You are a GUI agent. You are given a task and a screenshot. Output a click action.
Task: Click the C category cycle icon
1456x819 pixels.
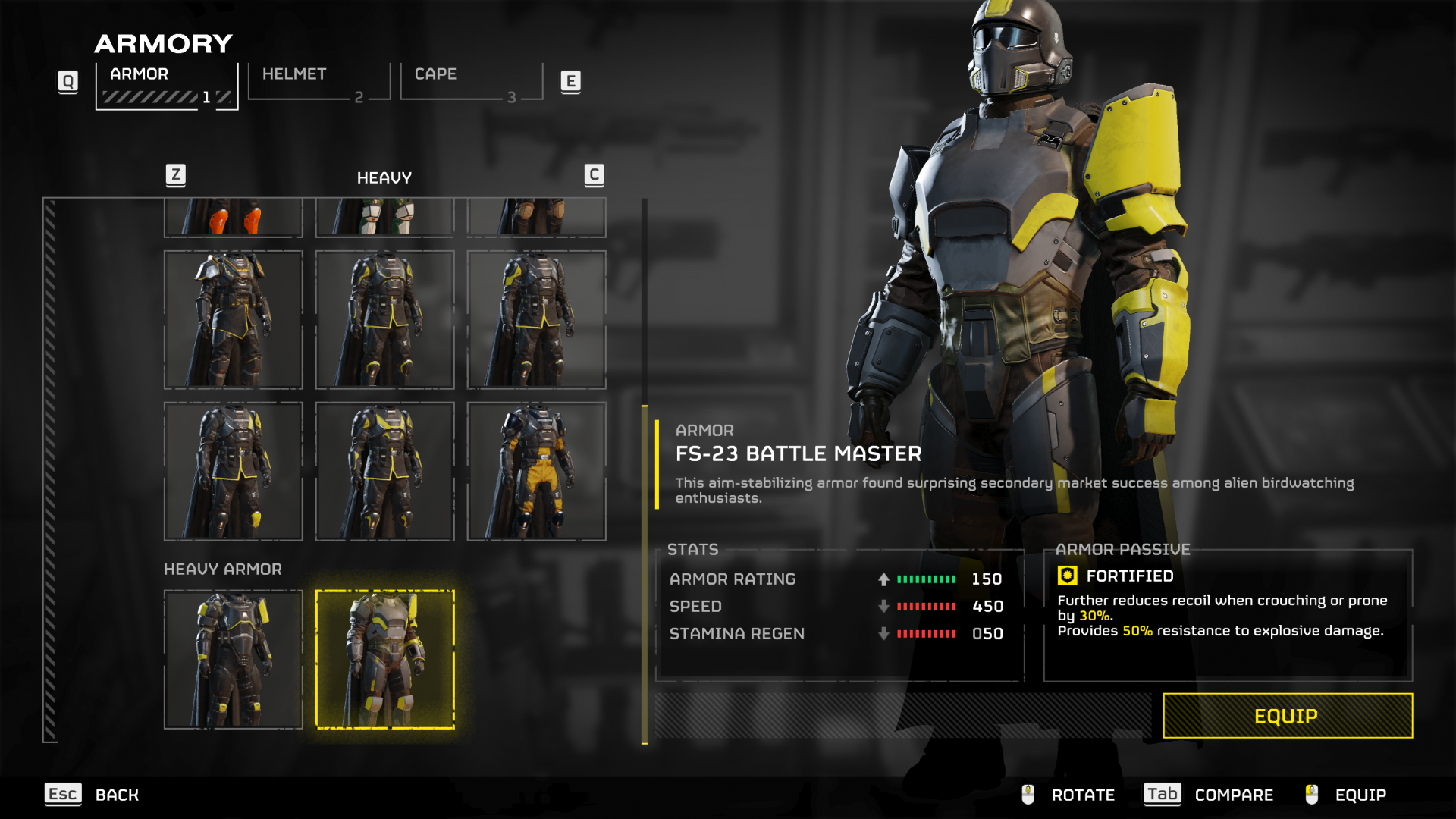coord(594,174)
